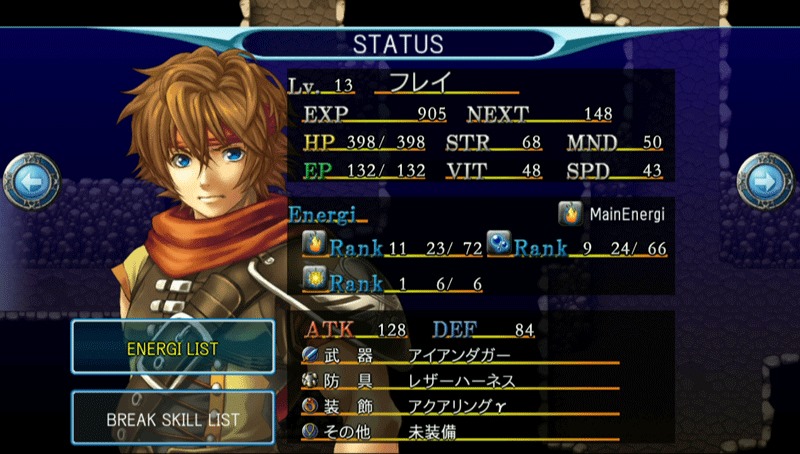Image resolution: width=800 pixels, height=454 pixels.
Task: Go to previous character with left arrow
Action: click(x=27, y=181)
